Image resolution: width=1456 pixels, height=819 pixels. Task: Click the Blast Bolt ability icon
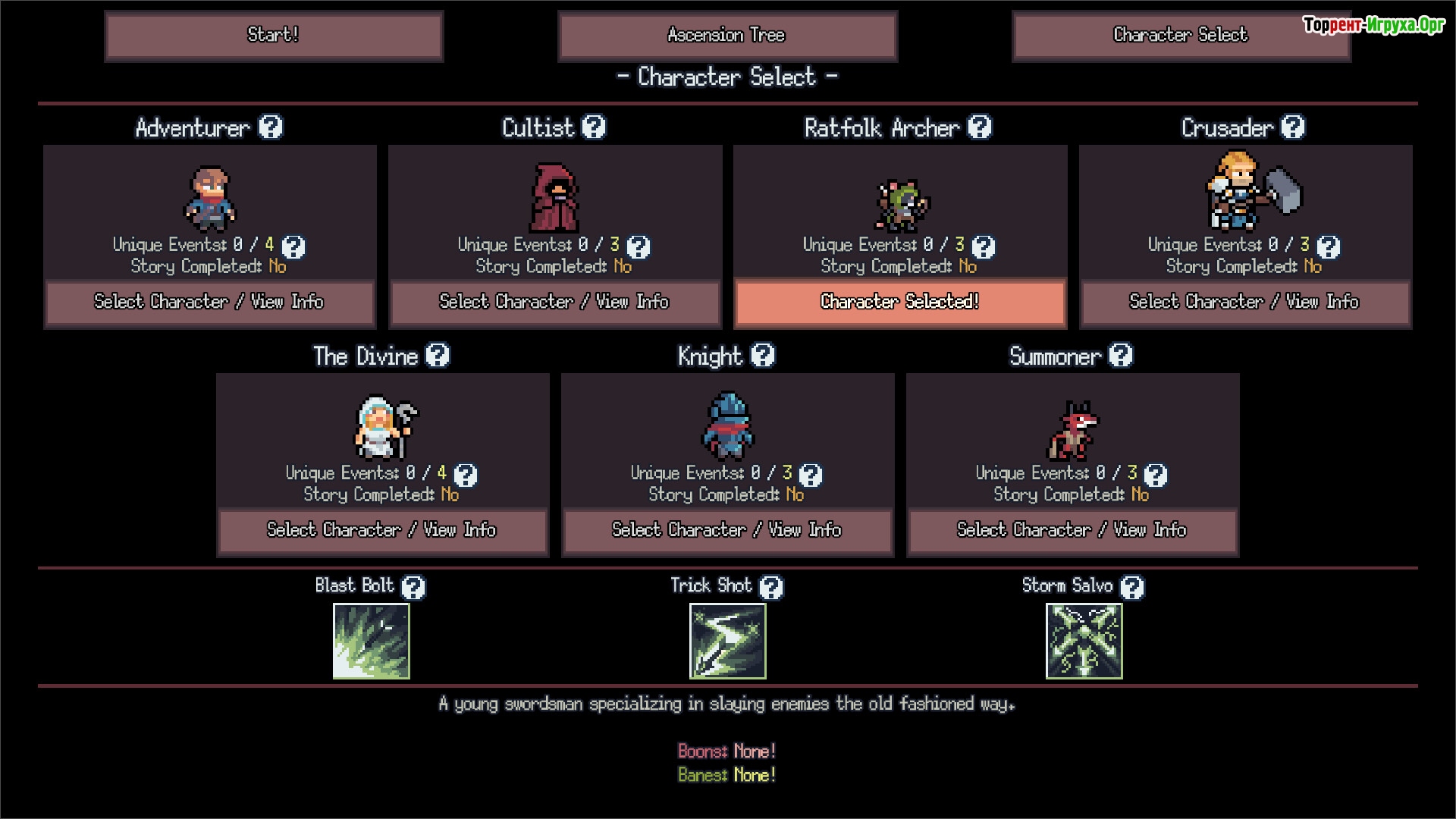click(372, 642)
